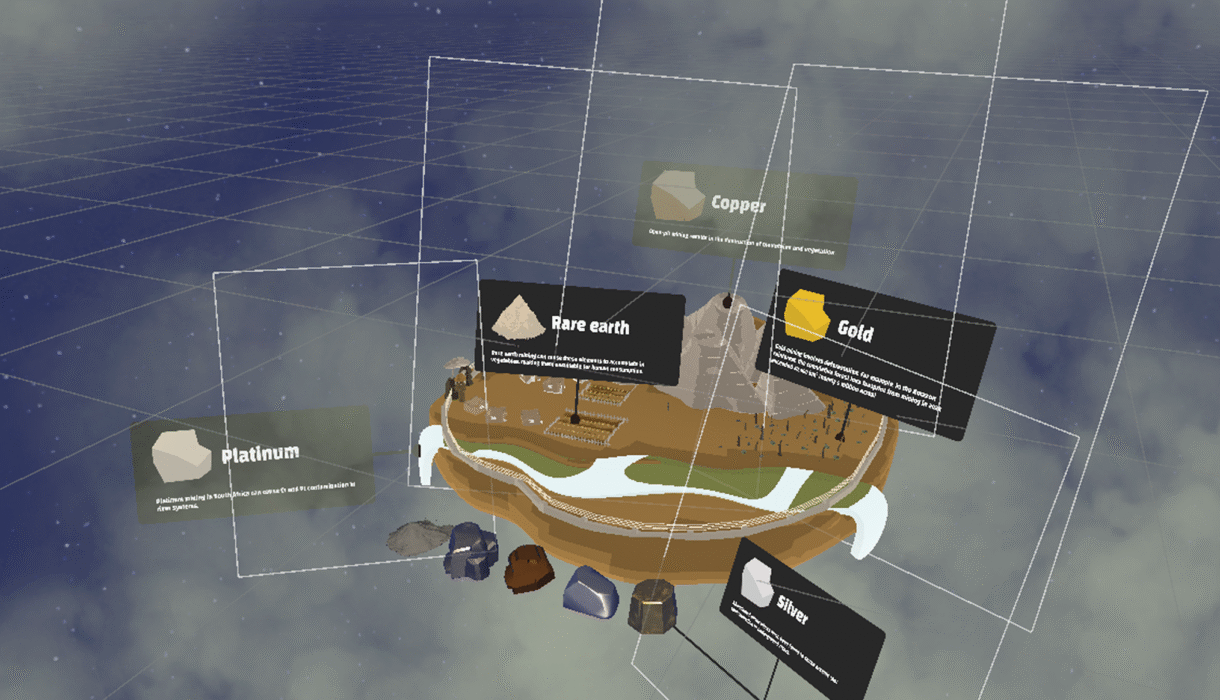The height and width of the screenshot is (700, 1220).
Task: Select the Rare earth info panel
Action: (580, 332)
